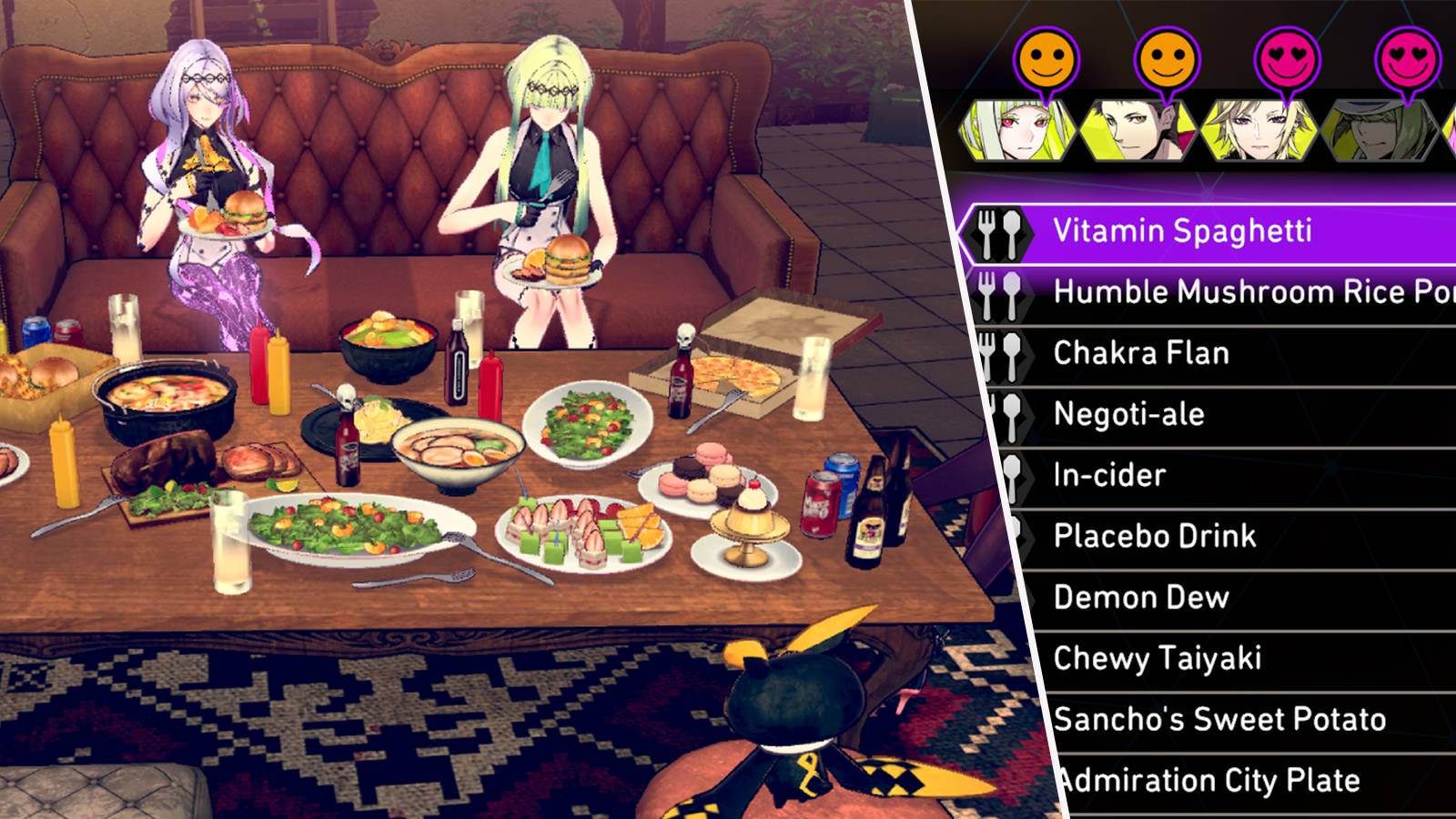
Task: Toggle highlight on the Placebo Drink entry
Action: [1157, 536]
